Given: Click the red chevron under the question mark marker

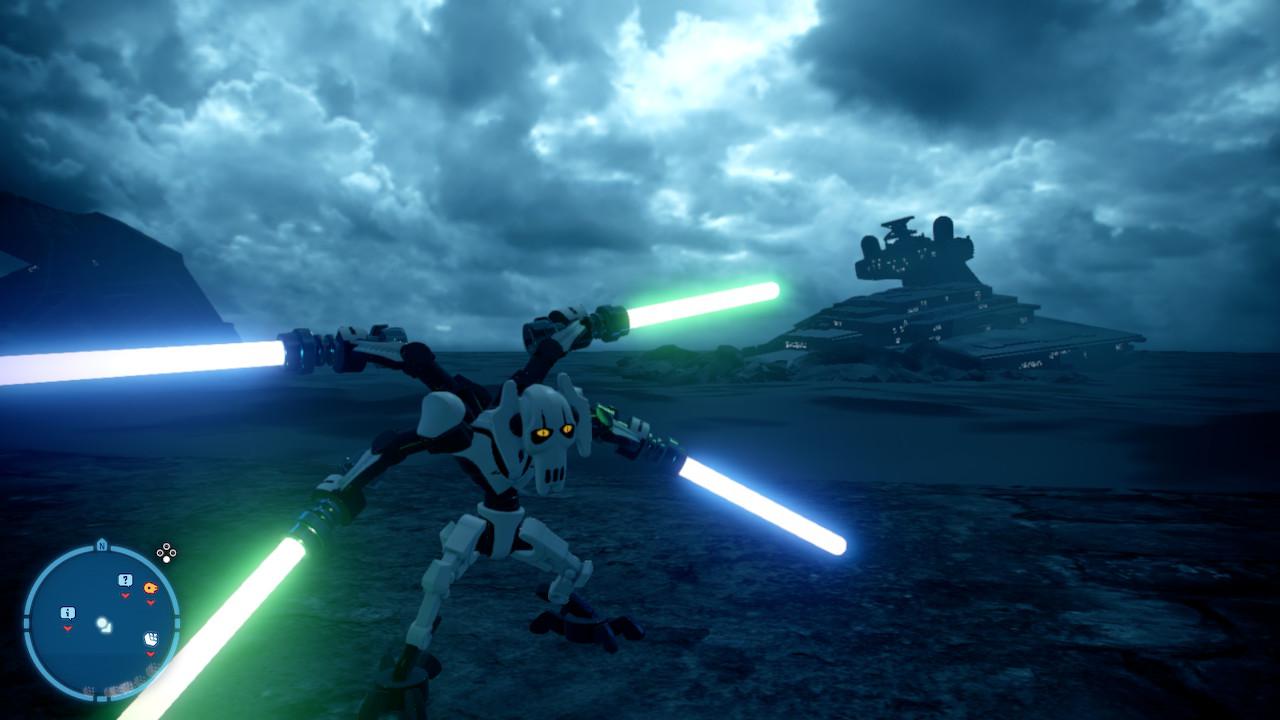Looking at the screenshot, I should pyautogui.click(x=125, y=596).
